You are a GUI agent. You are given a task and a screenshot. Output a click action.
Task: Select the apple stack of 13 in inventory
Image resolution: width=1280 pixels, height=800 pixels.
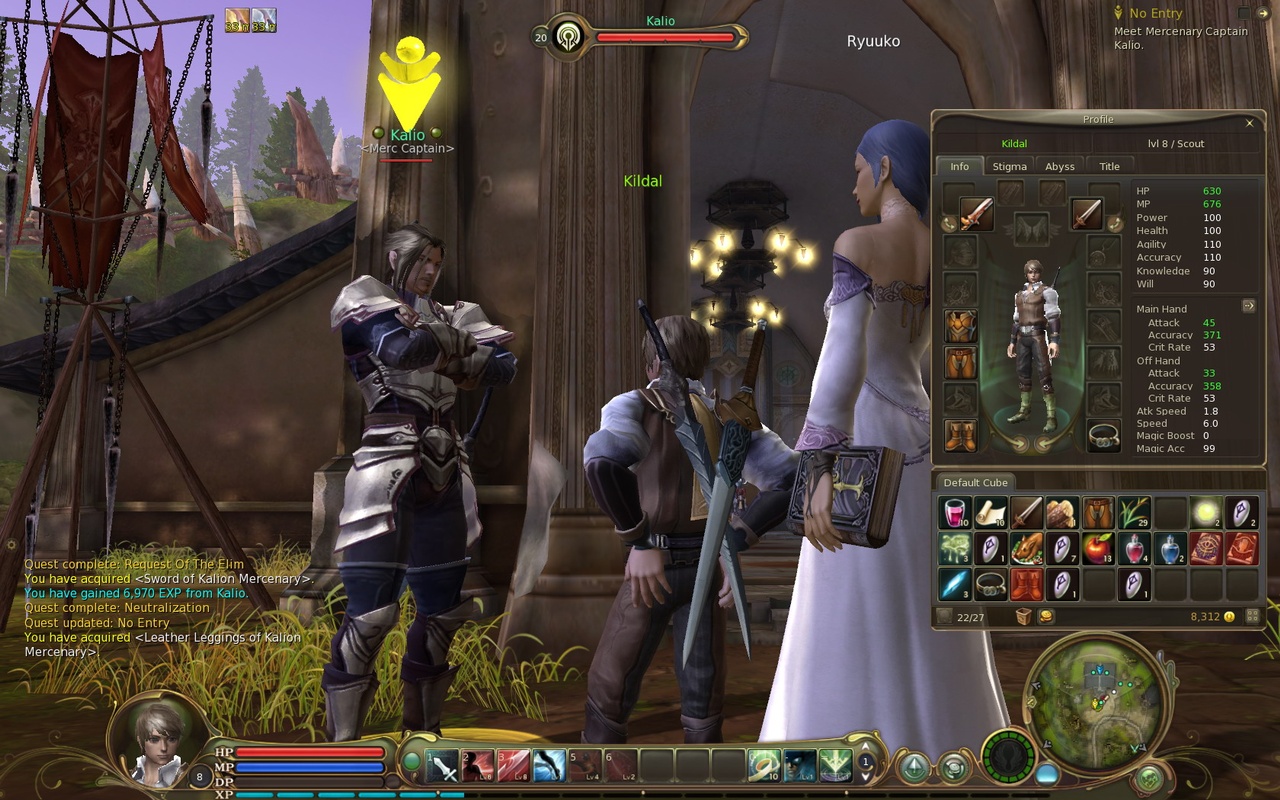click(x=1097, y=547)
